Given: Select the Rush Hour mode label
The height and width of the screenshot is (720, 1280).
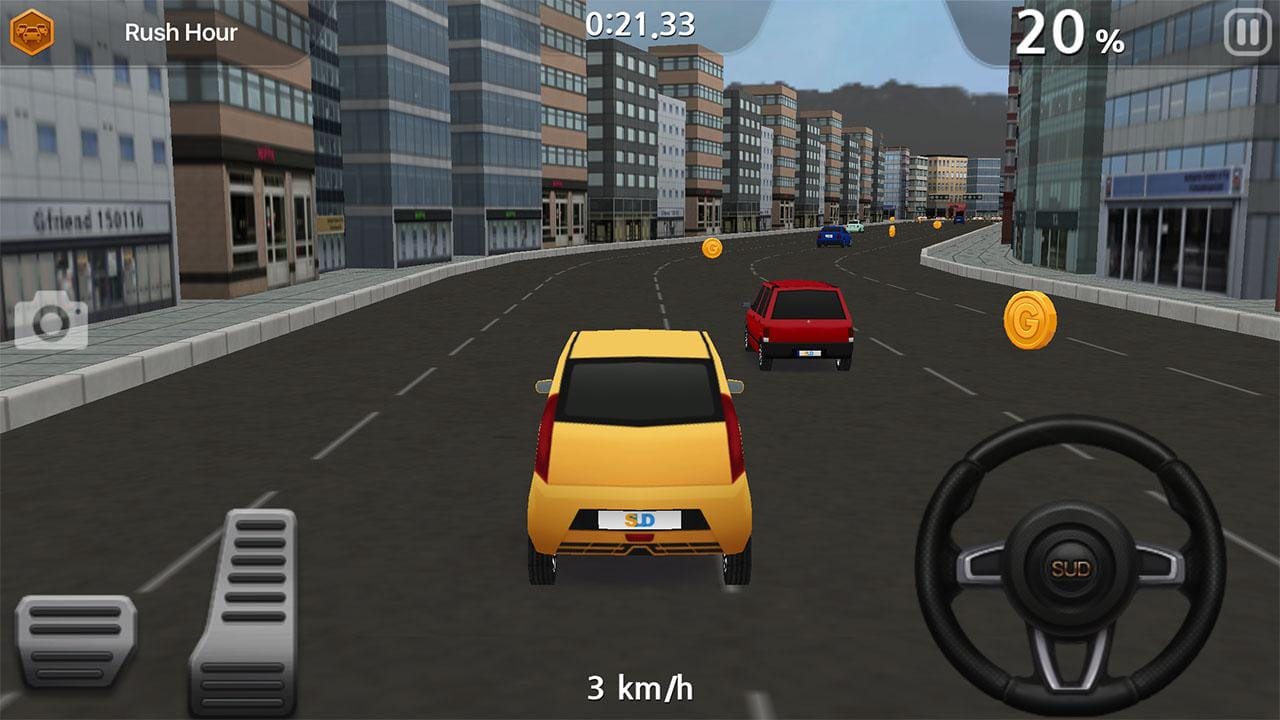Looking at the screenshot, I should tap(182, 31).
